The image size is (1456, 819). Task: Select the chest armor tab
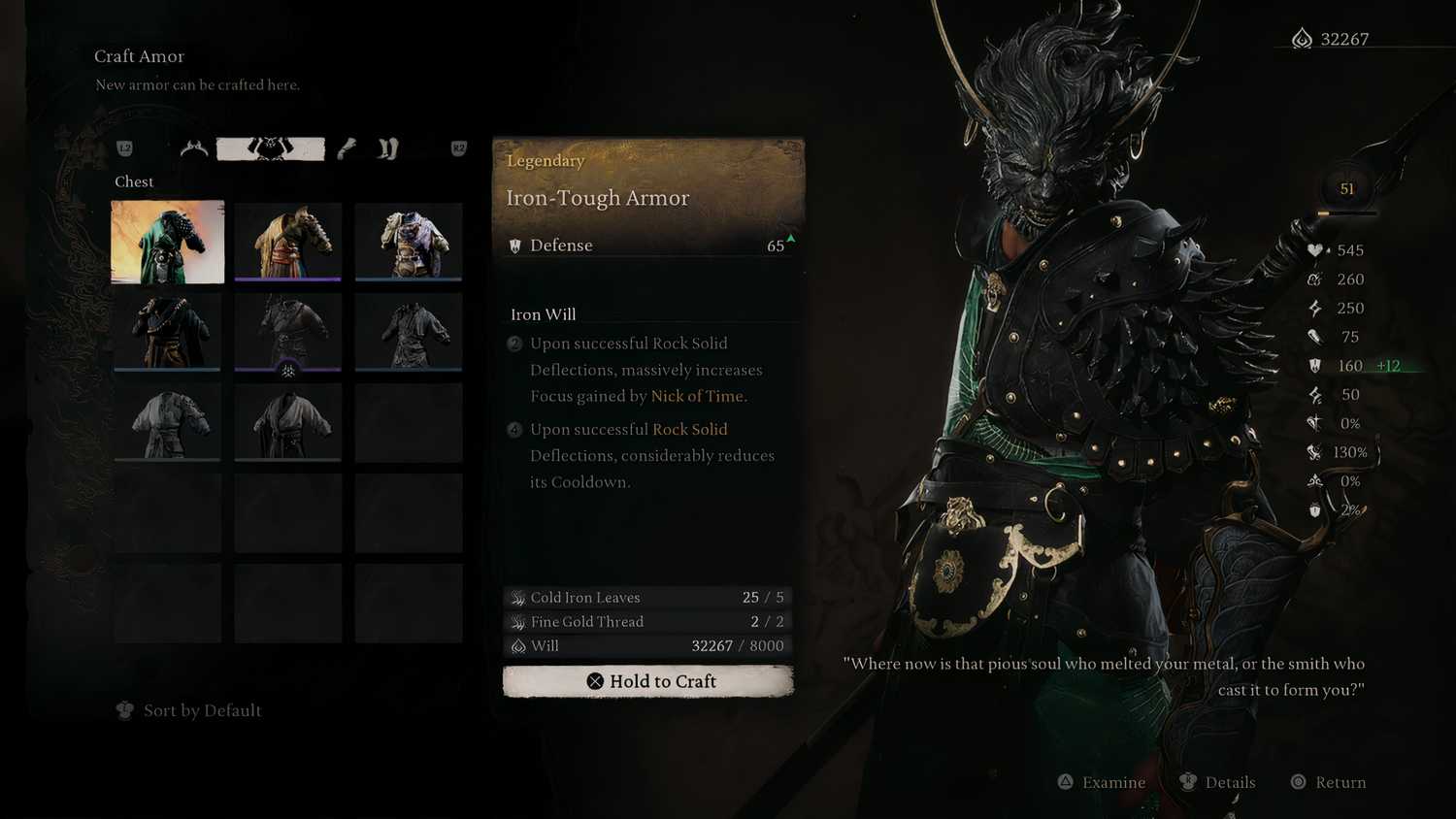270,148
